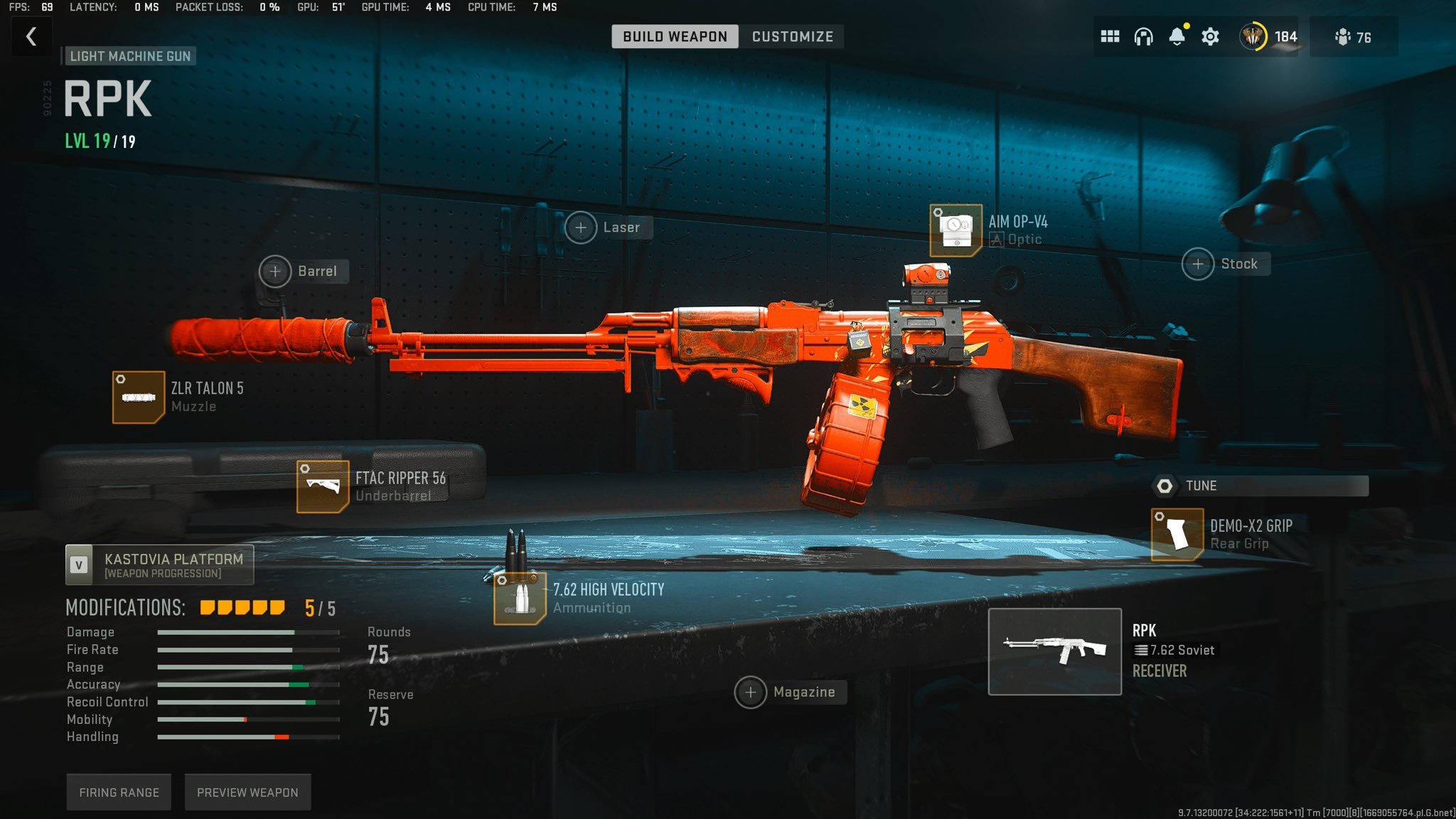This screenshot has width=1456, height=819.
Task: Open the channels grid icon
Action: click(1109, 36)
